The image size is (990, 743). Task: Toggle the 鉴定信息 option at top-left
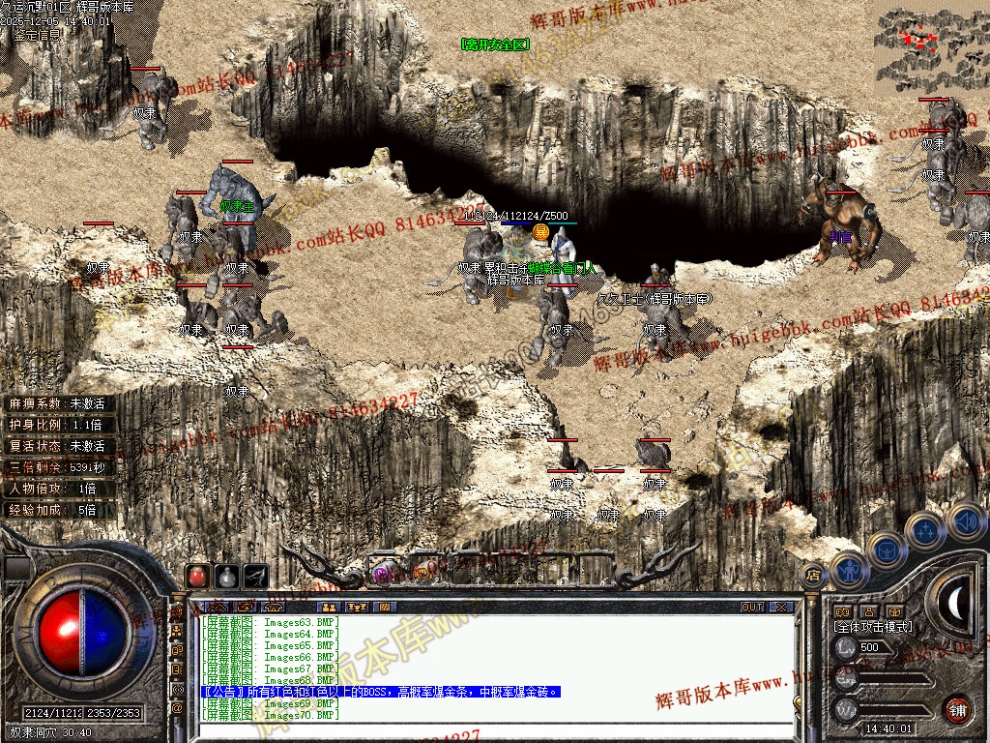[36, 34]
